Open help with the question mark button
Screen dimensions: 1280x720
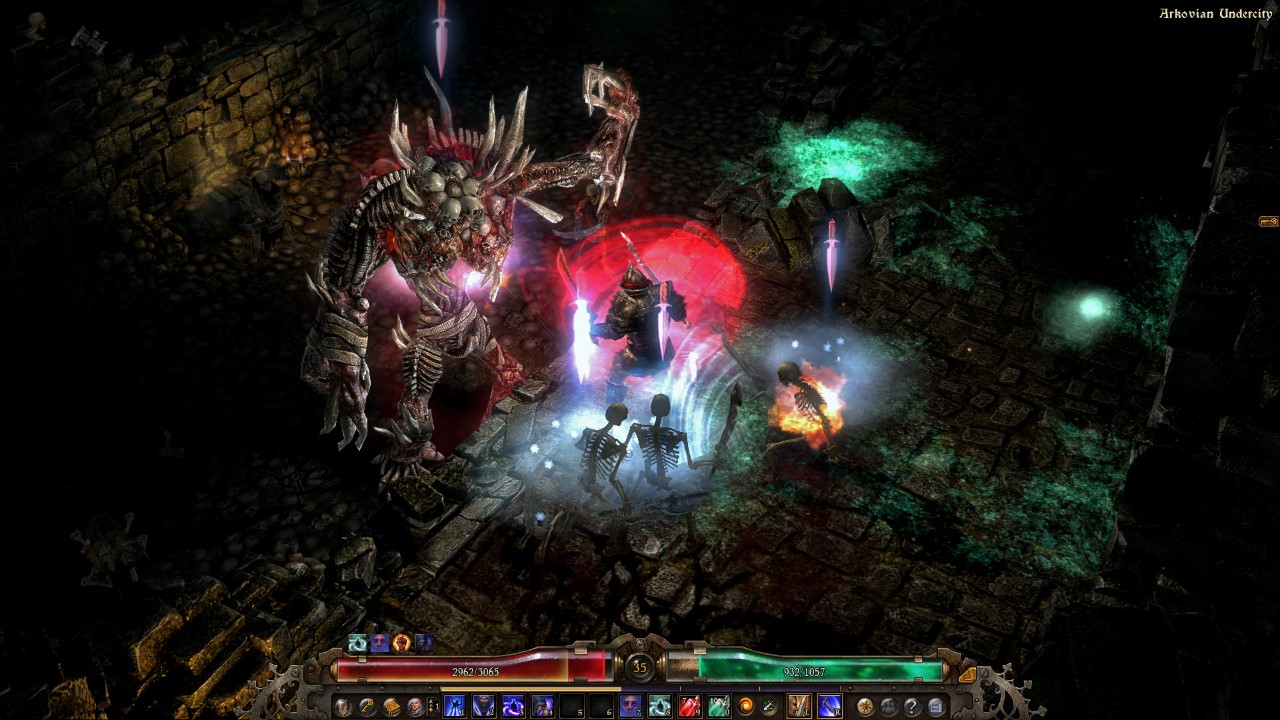click(910, 704)
